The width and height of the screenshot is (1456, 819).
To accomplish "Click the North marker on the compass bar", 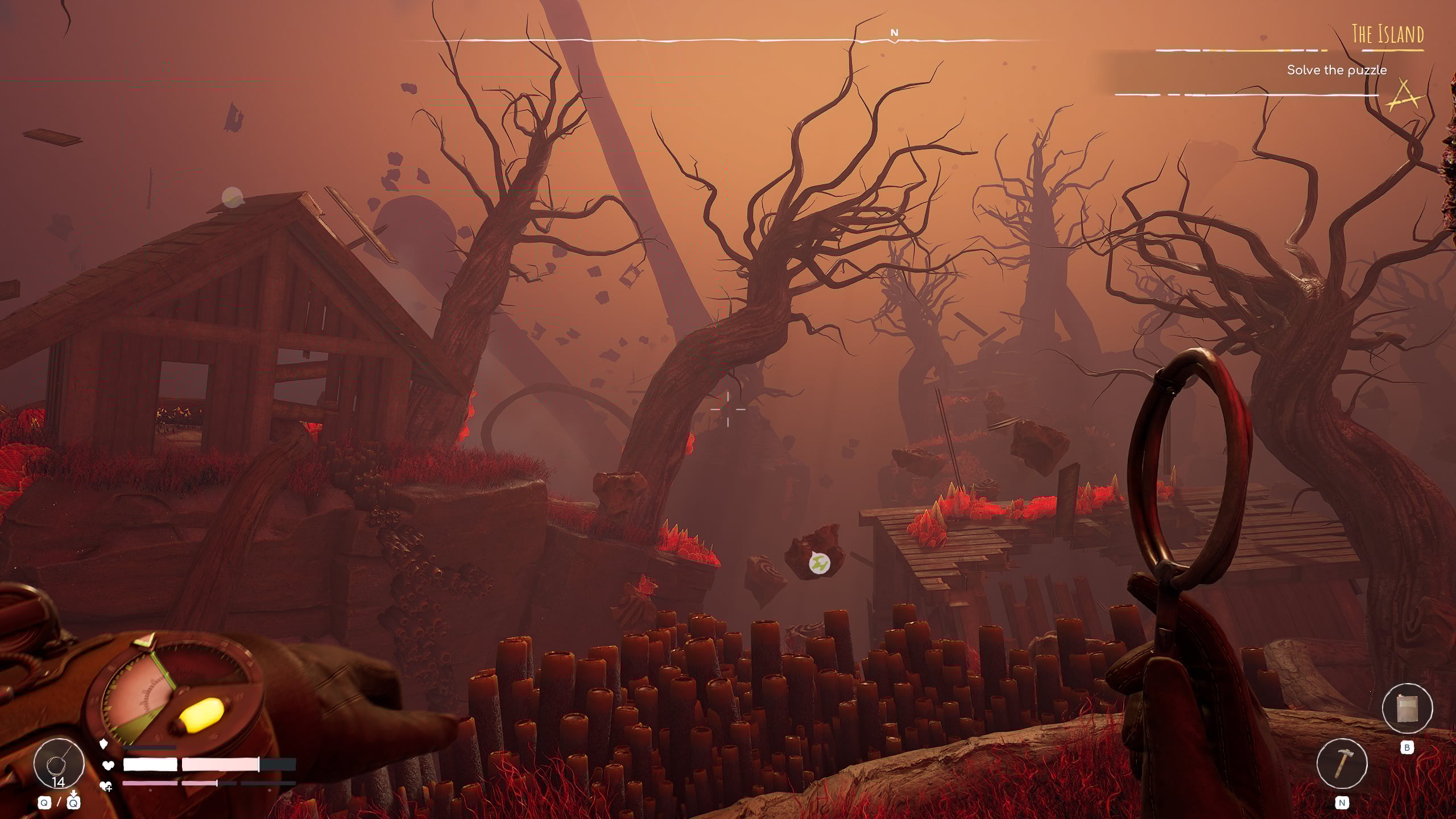I will [x=894, y=33].
